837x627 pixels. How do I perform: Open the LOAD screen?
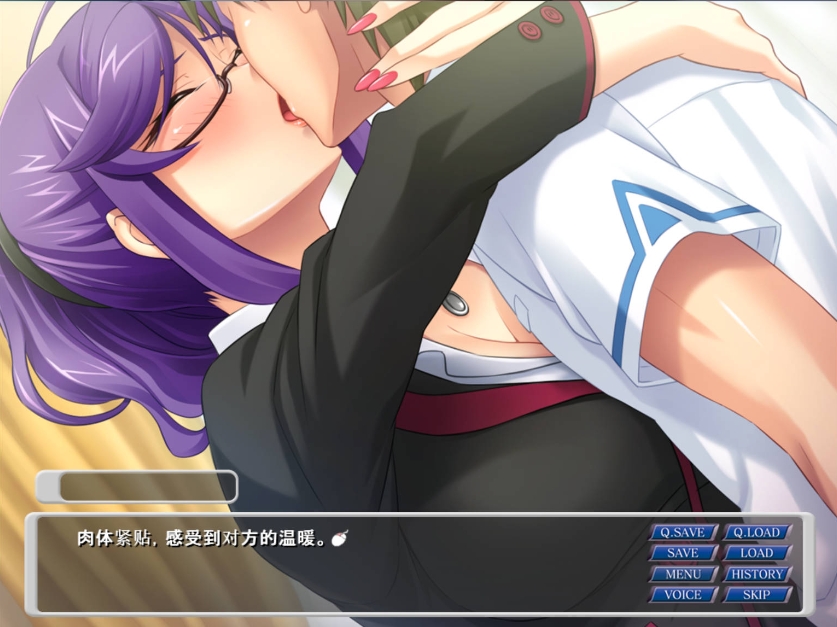[x=757, y=553]
